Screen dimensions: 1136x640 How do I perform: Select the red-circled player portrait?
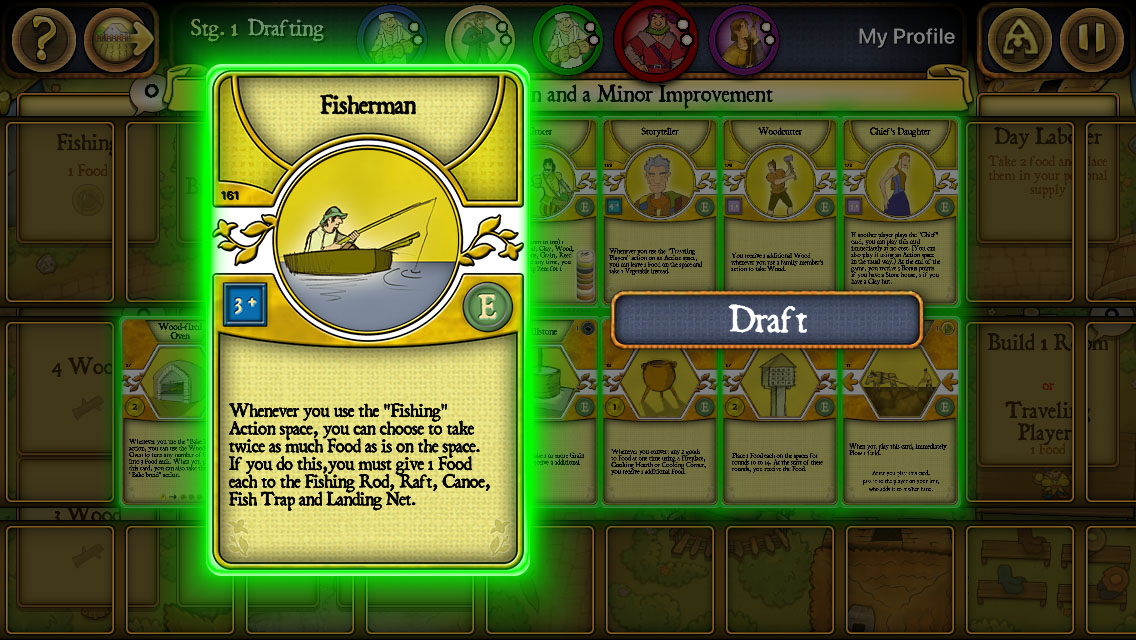(x=655, y=38)
